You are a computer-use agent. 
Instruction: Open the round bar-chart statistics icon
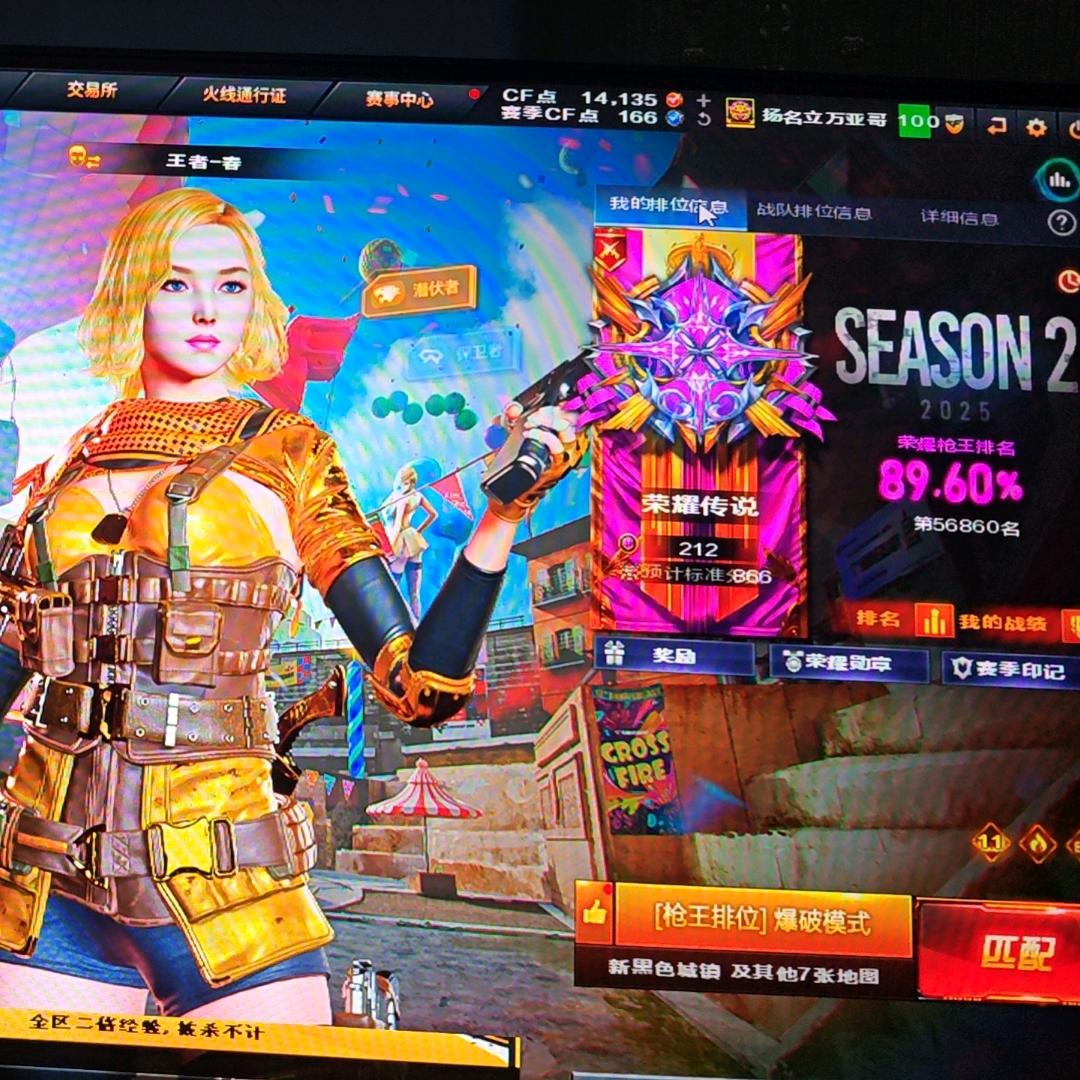click(1058, 181)
